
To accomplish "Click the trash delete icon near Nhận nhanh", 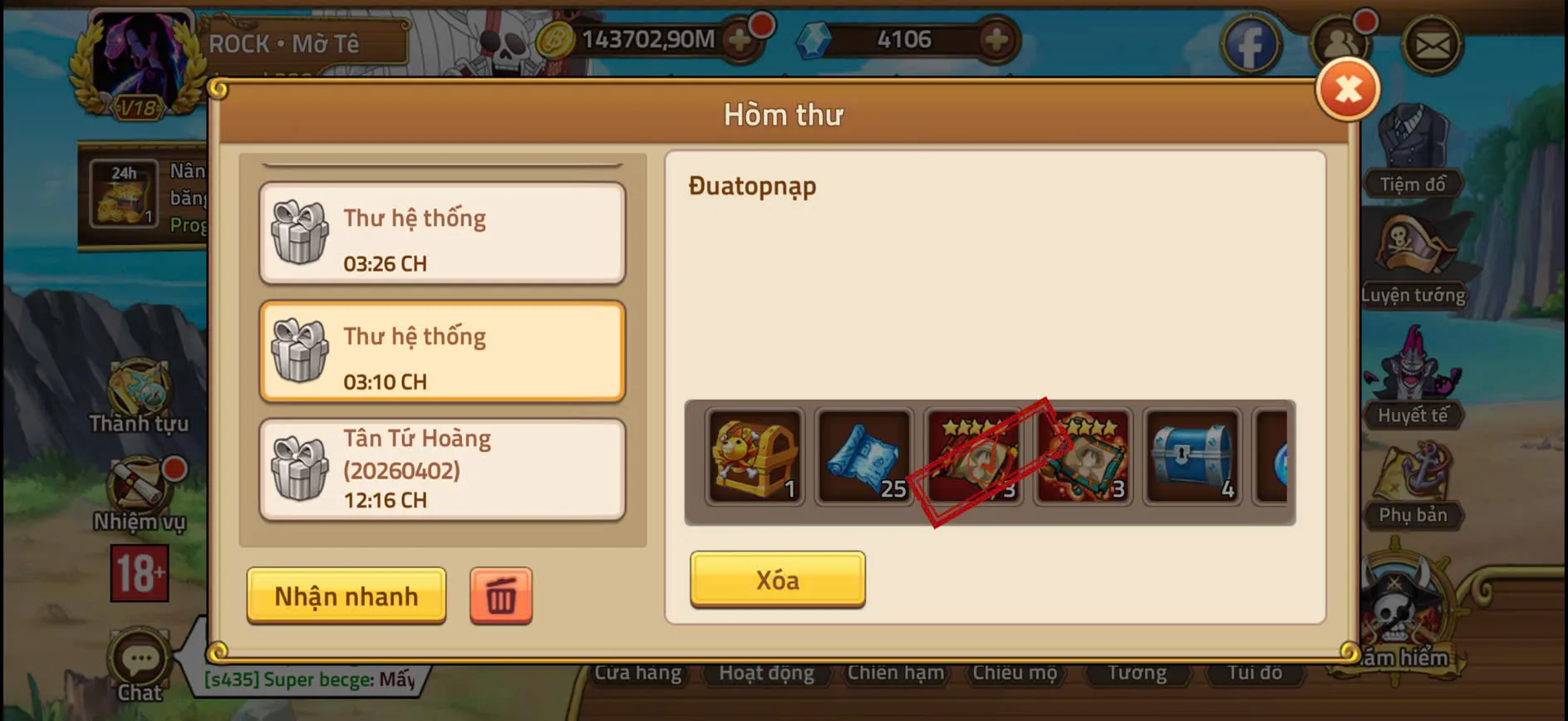I will coord(499,595).
